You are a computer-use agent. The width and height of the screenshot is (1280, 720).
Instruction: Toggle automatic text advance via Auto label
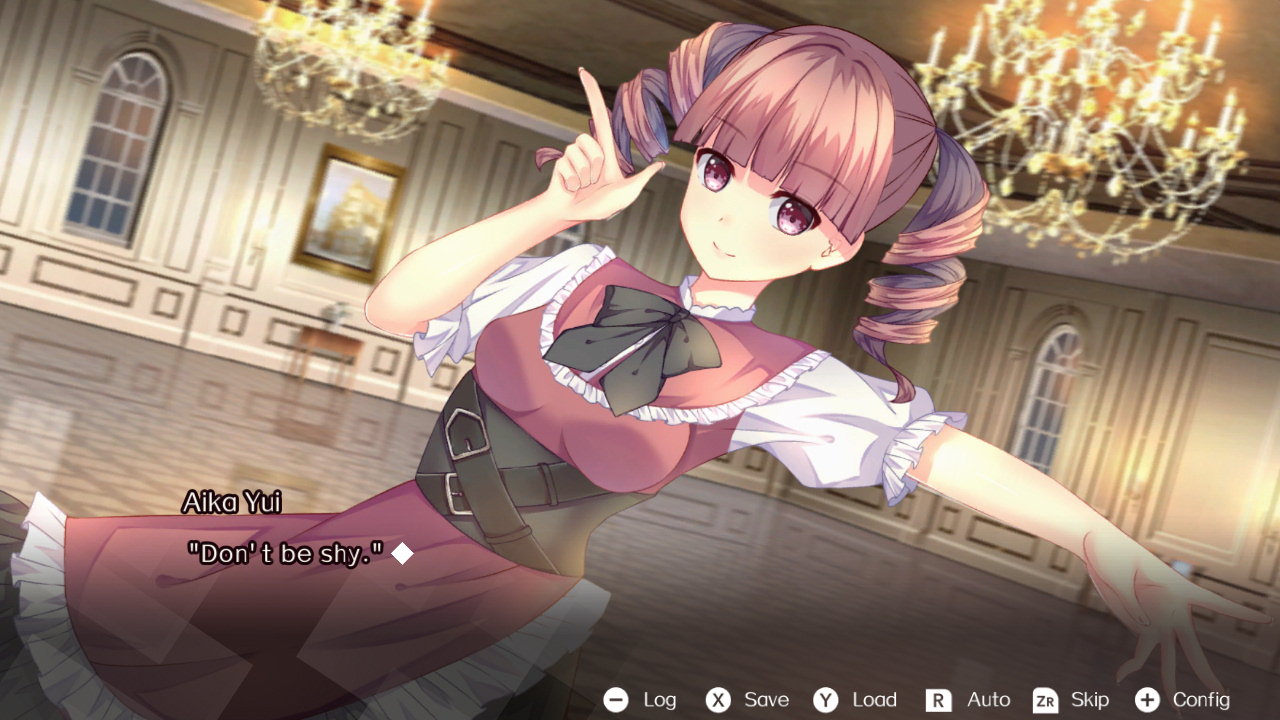coord(988,700)
